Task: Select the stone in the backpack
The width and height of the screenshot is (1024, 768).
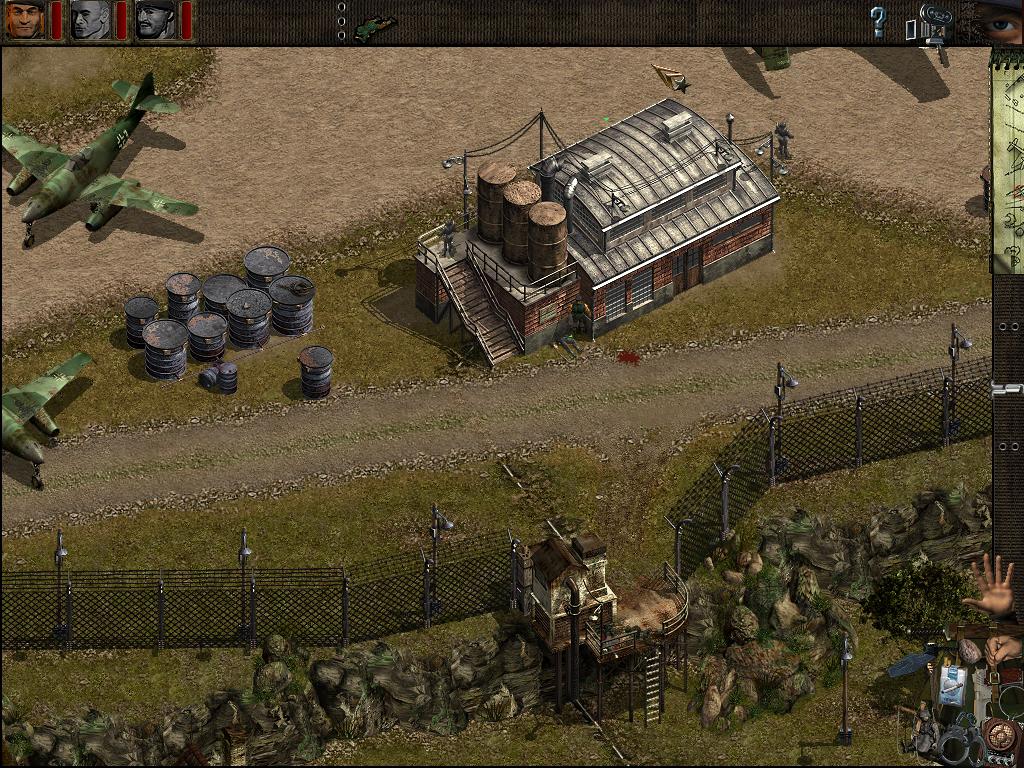Action: (968, 651)
